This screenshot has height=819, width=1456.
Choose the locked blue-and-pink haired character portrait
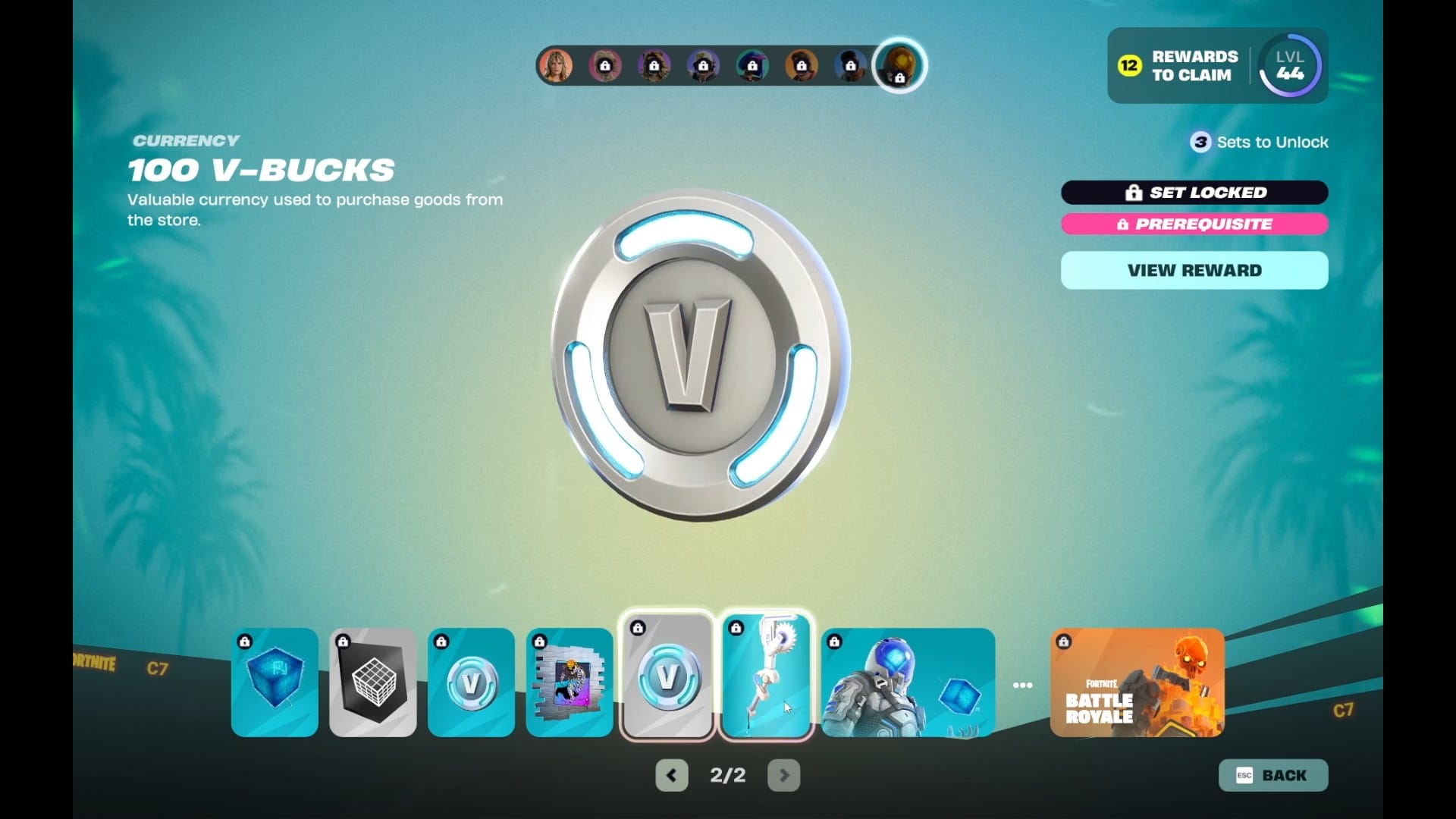[752, 66]
